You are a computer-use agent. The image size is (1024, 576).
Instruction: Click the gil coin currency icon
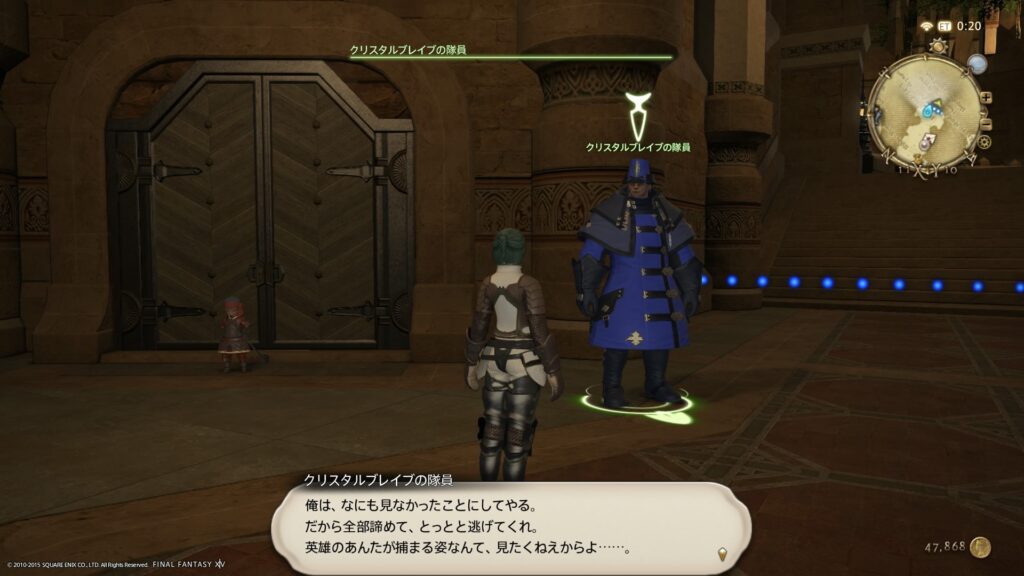[981, 547]
